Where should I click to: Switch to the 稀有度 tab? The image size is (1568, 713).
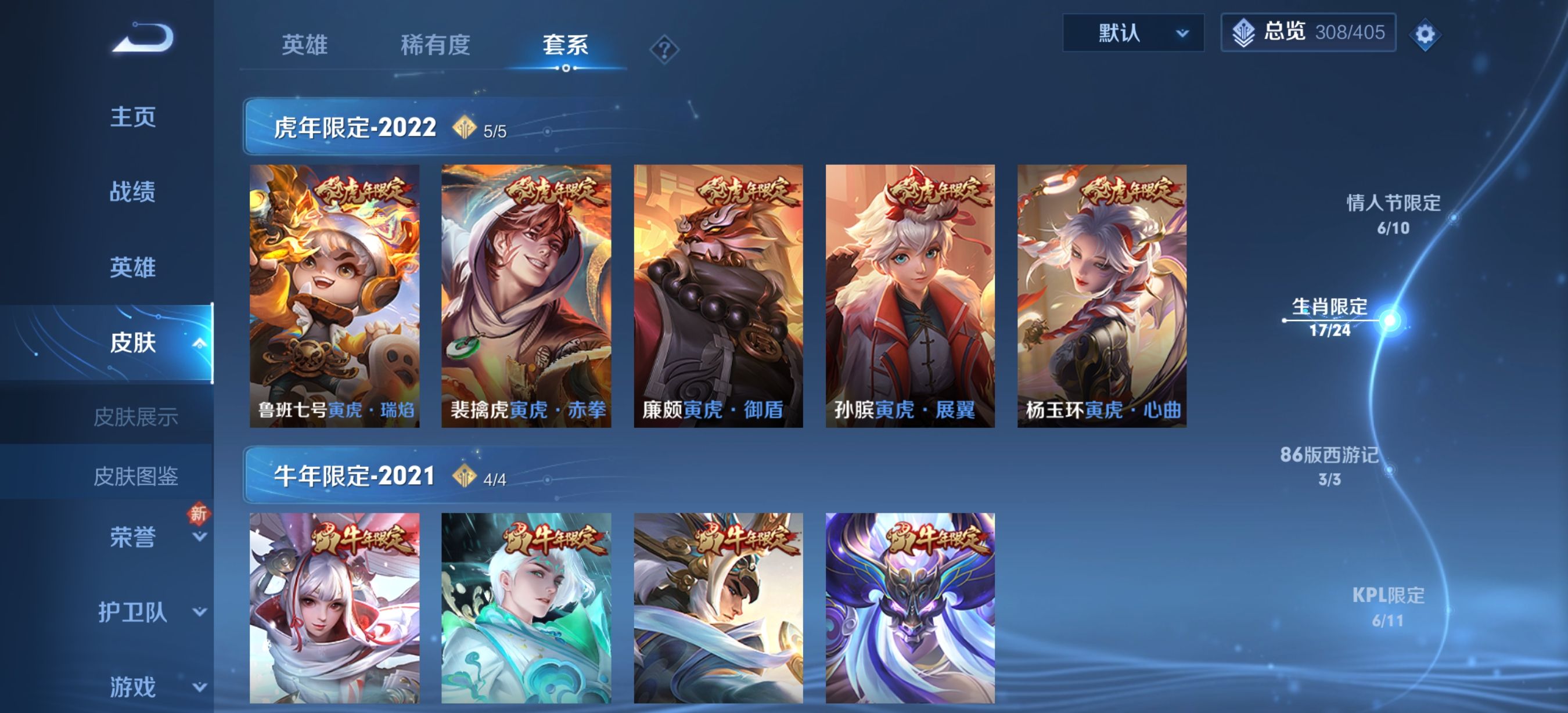point(435,45)
